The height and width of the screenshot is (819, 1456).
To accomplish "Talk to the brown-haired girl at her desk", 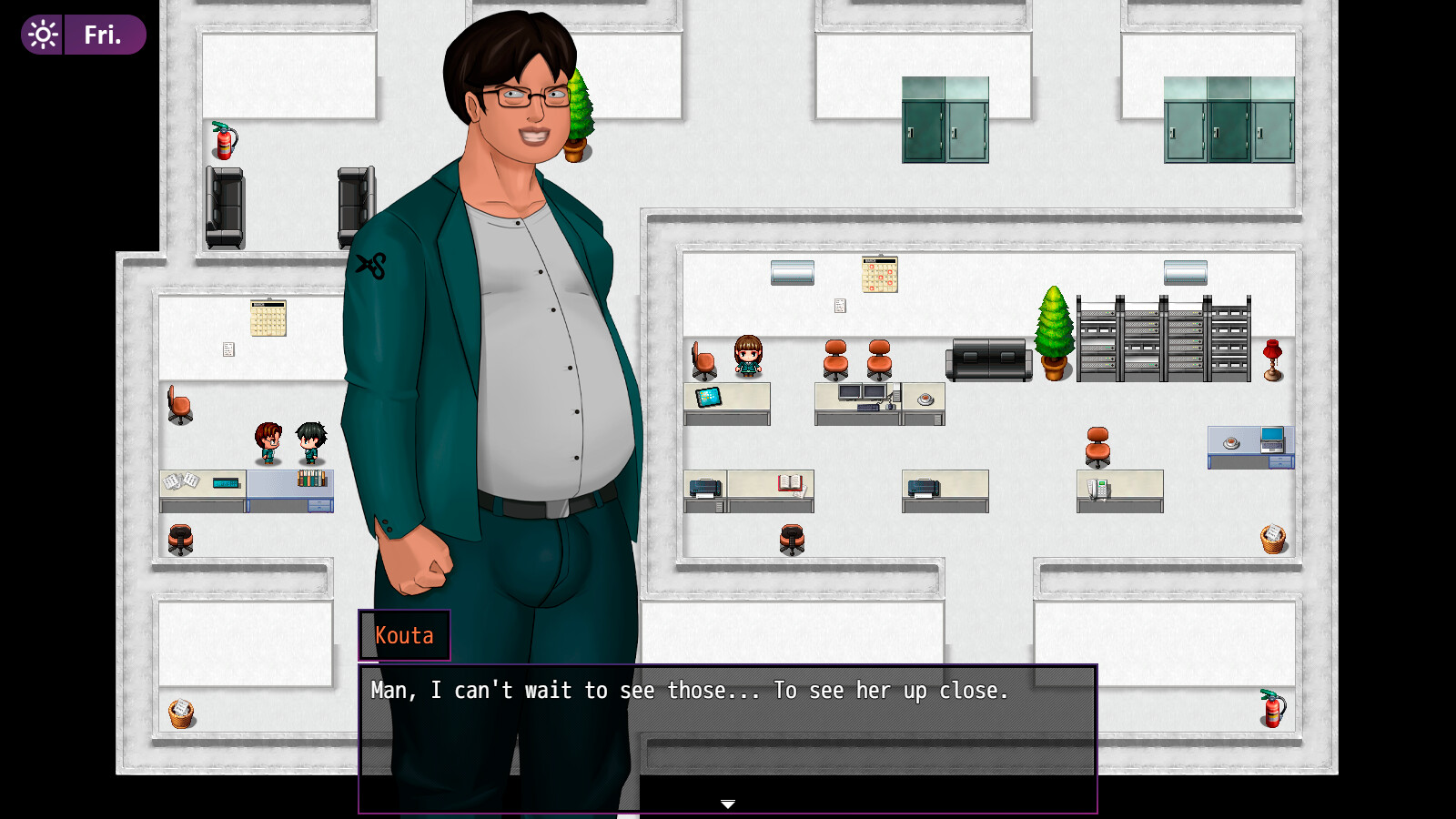I will tap(748, 358).
